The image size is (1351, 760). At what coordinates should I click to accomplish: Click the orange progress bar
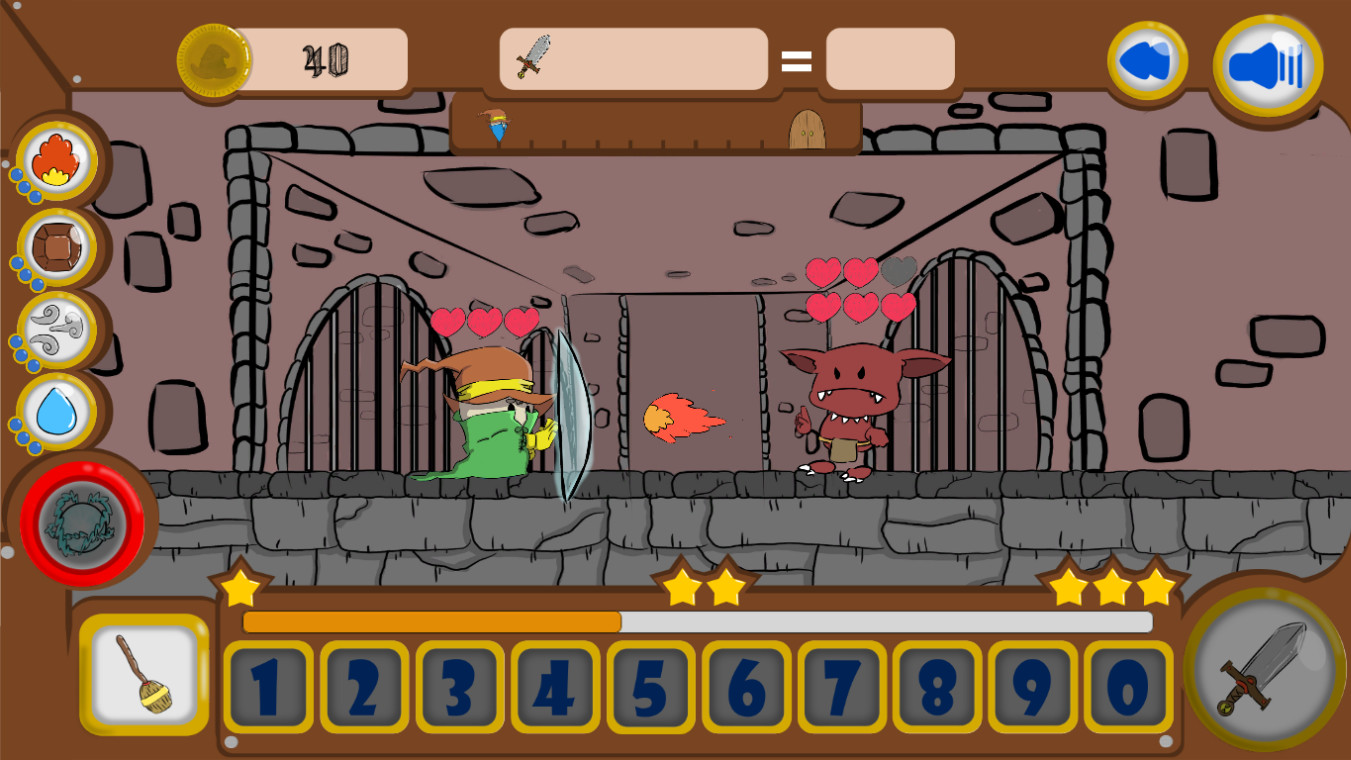[430, 622]
